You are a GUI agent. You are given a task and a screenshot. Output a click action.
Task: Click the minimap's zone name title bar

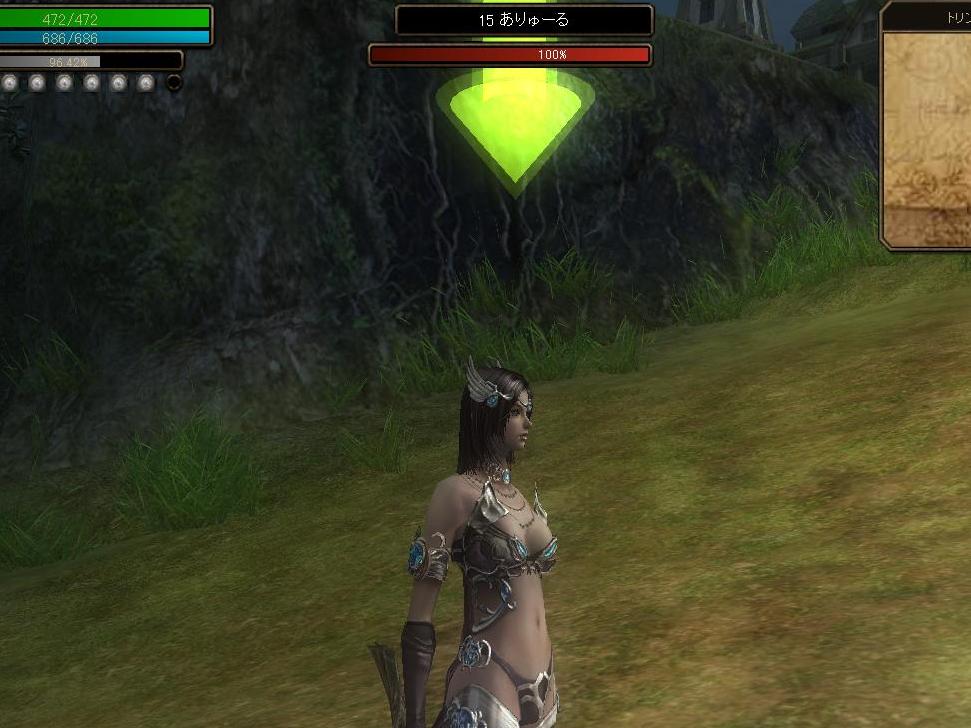point(929,18)
